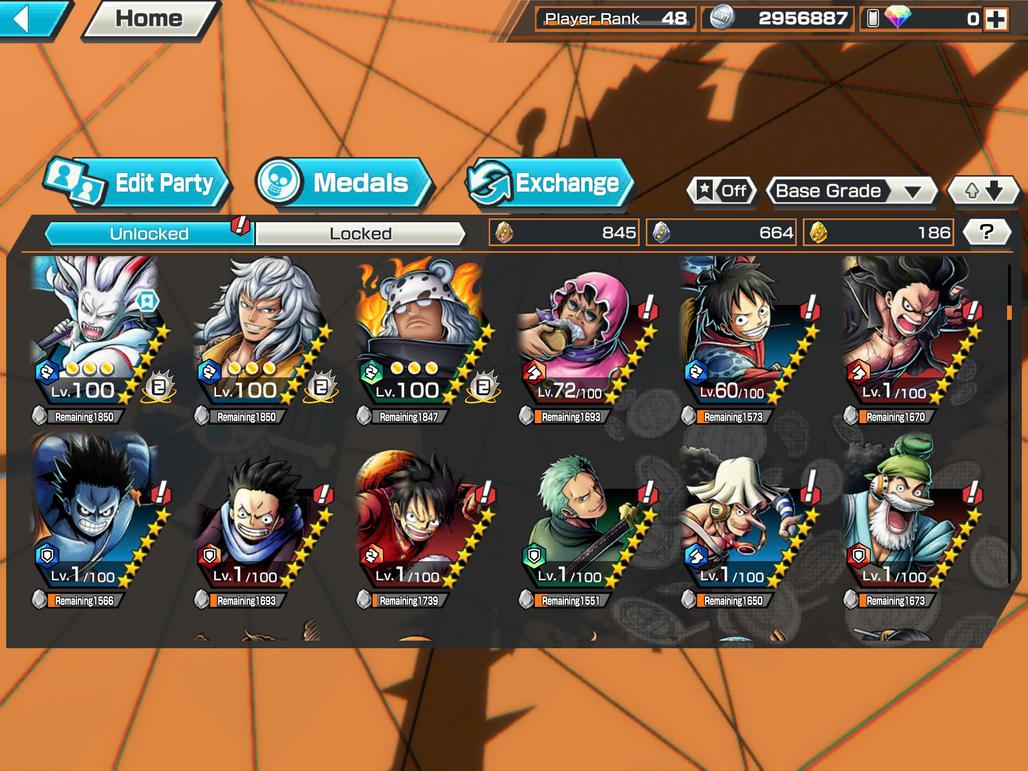Toggle the favorites star filter Off

[x=722, y=191]
